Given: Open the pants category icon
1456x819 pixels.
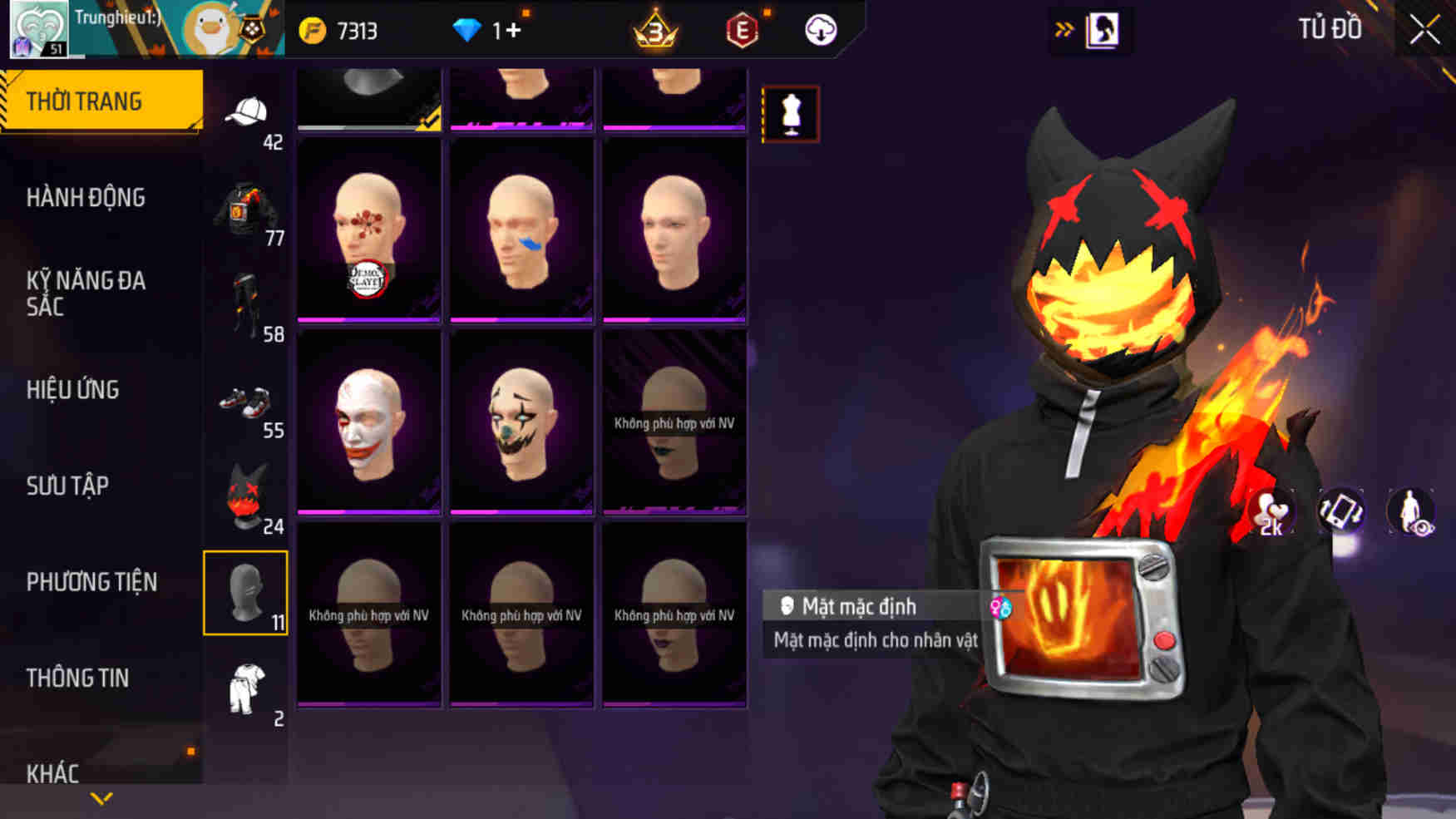Looking at the screenshot, I should (246, 301).
